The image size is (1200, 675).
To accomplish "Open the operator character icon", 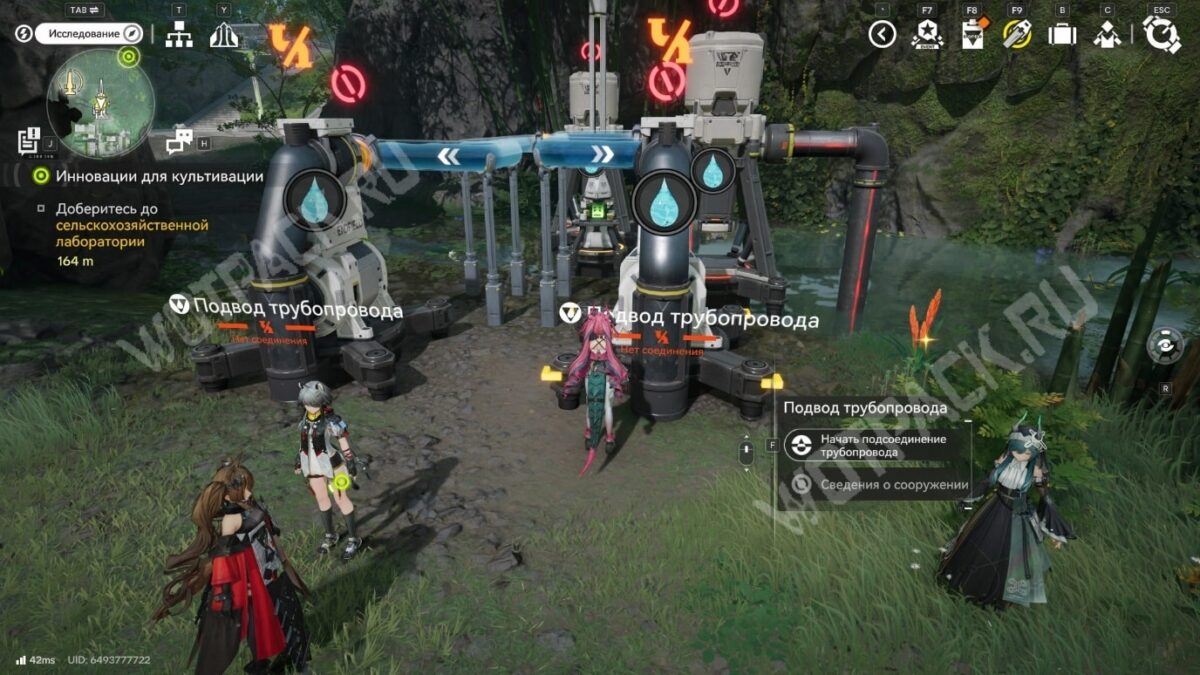I will [1106, 35].
